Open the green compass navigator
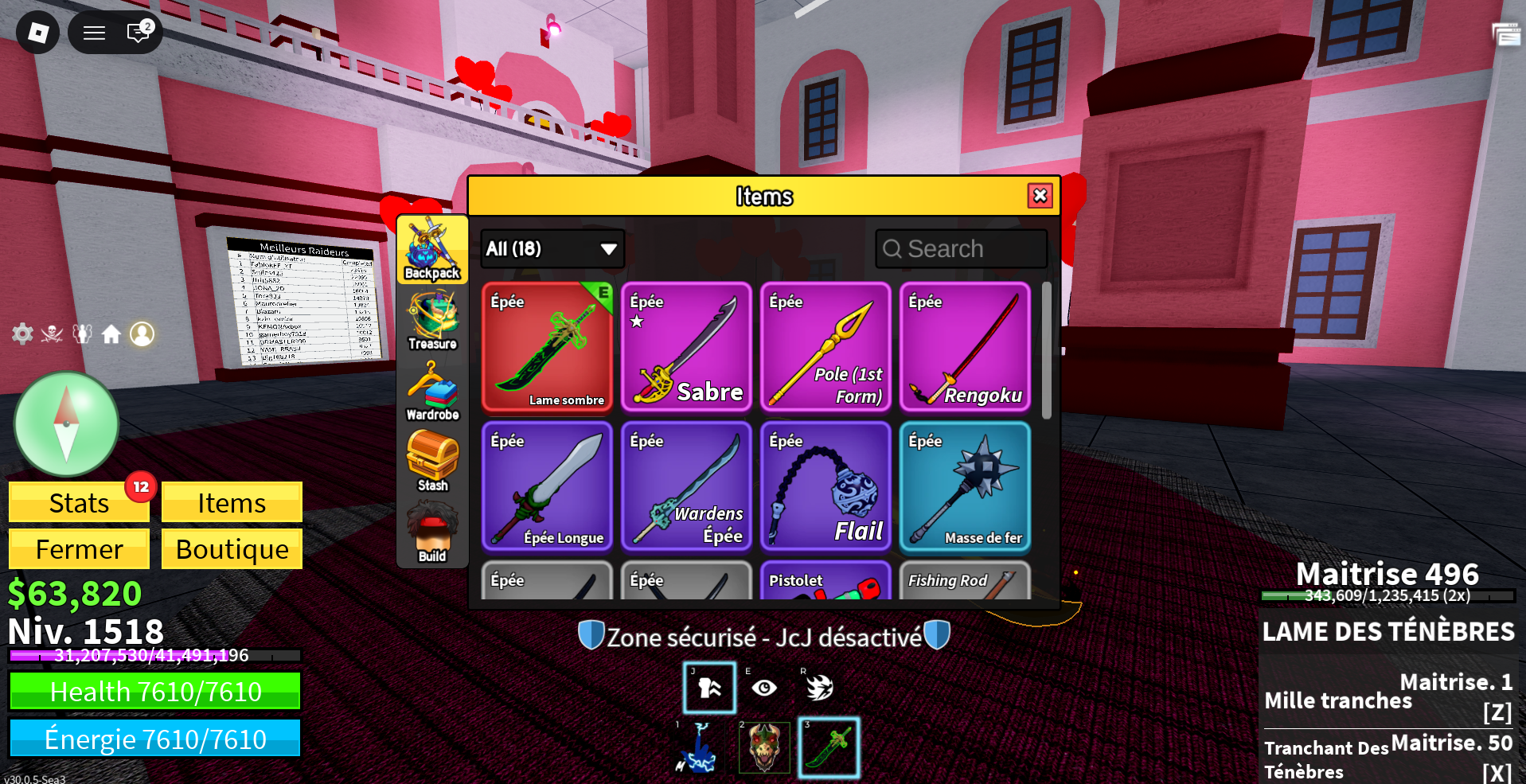This screenshot has height=784, width=1526. (67, 424)
